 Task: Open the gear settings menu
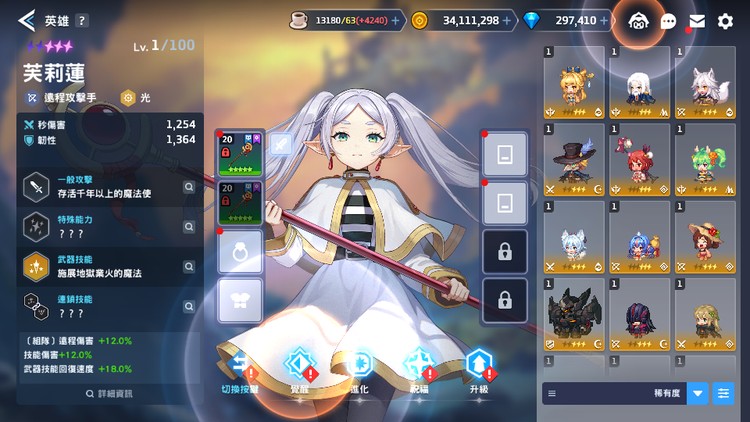pos(726,20)
